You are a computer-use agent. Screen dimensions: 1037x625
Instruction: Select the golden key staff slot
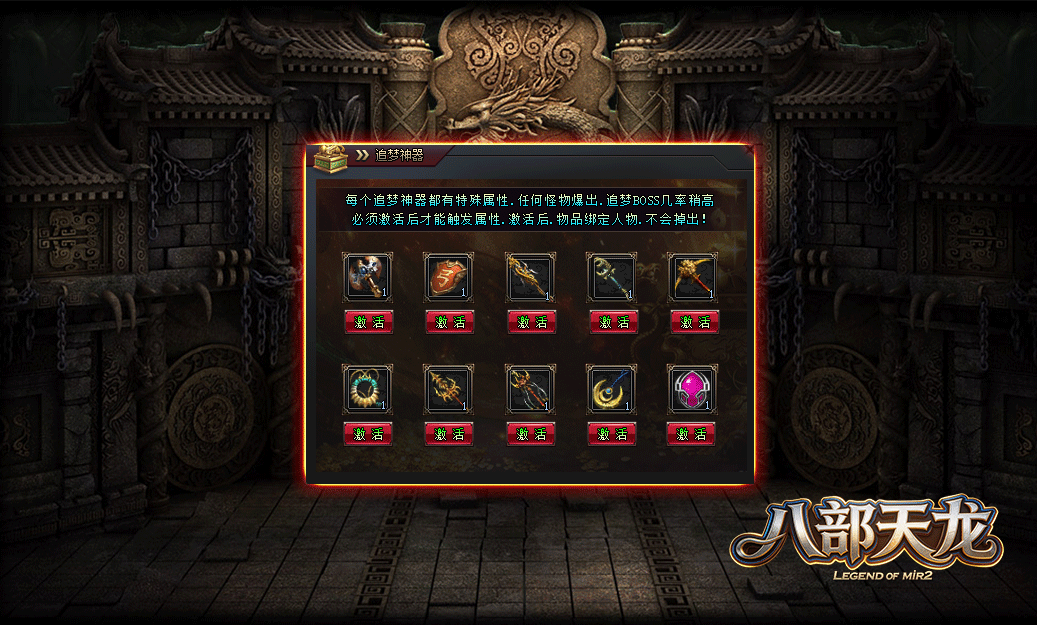click(612, 277)
